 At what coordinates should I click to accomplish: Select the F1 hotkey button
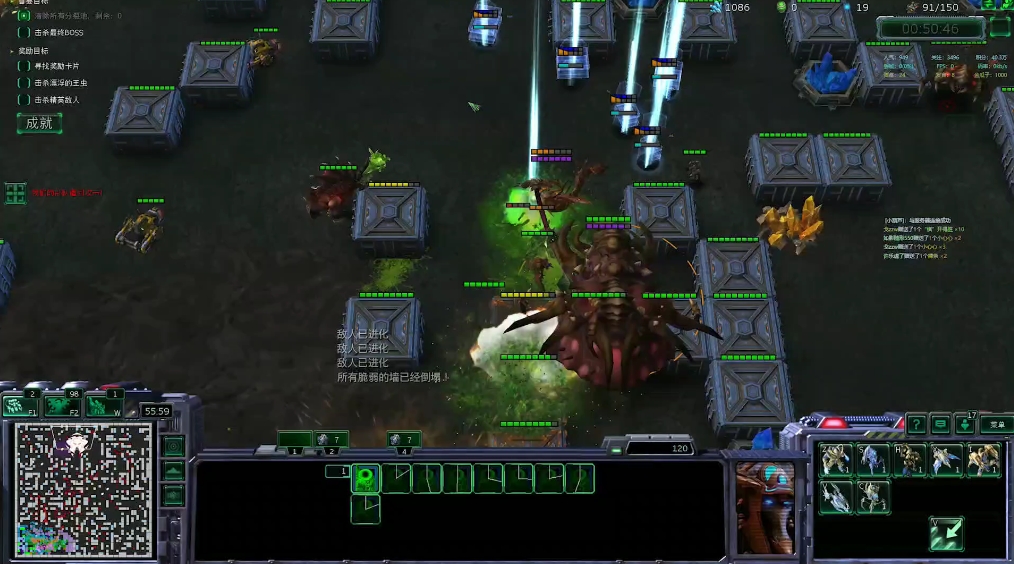coord(17,405)
